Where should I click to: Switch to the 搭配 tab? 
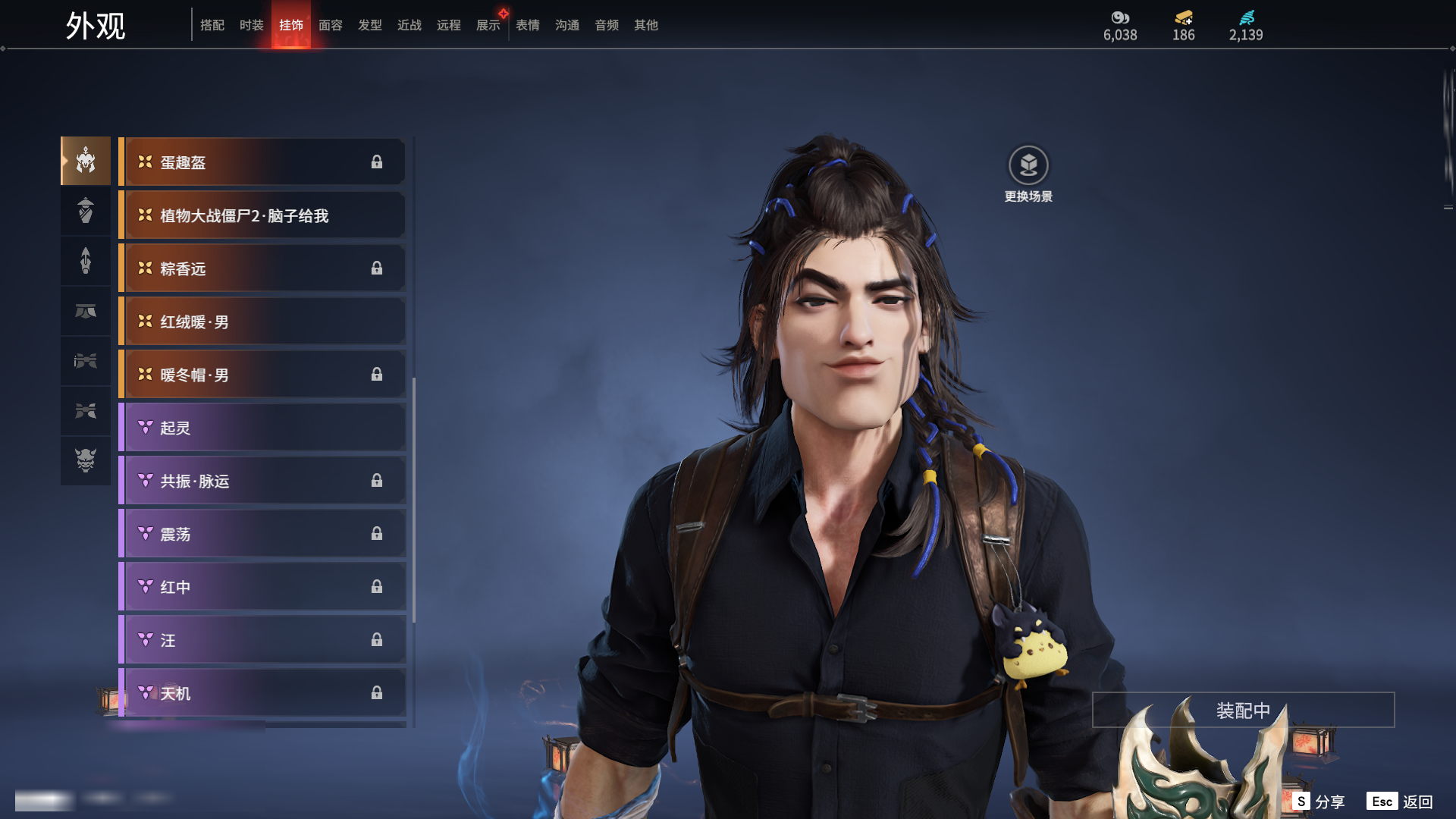[212, 25]
